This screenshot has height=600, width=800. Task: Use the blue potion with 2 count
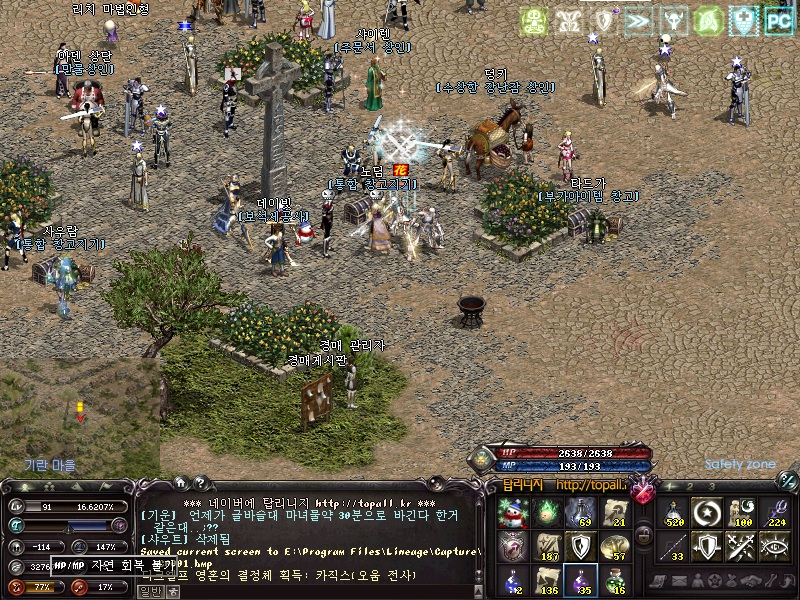click(x=512, y=580)
